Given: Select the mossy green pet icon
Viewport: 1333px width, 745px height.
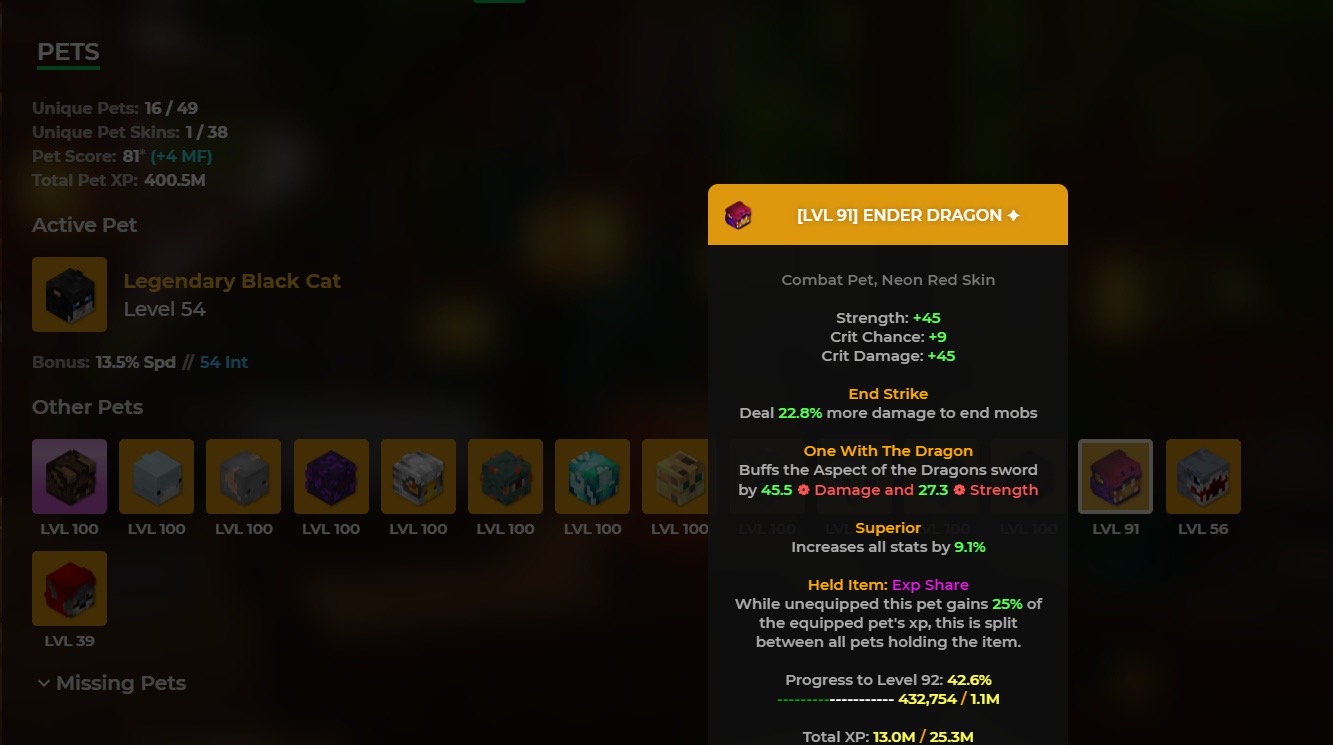Looking at the screenshot, I should (505, 476).
